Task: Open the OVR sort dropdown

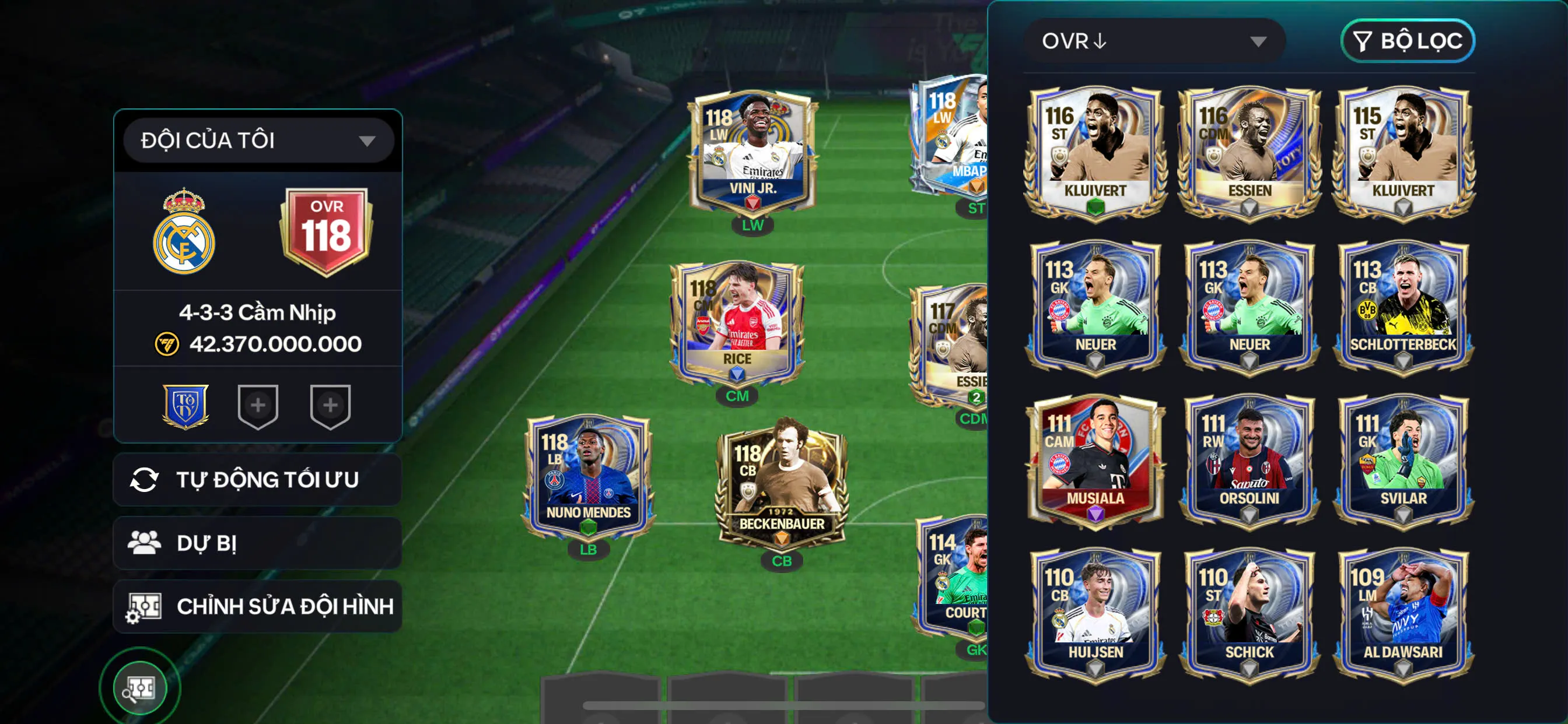Action: (x=1154, y=41)
